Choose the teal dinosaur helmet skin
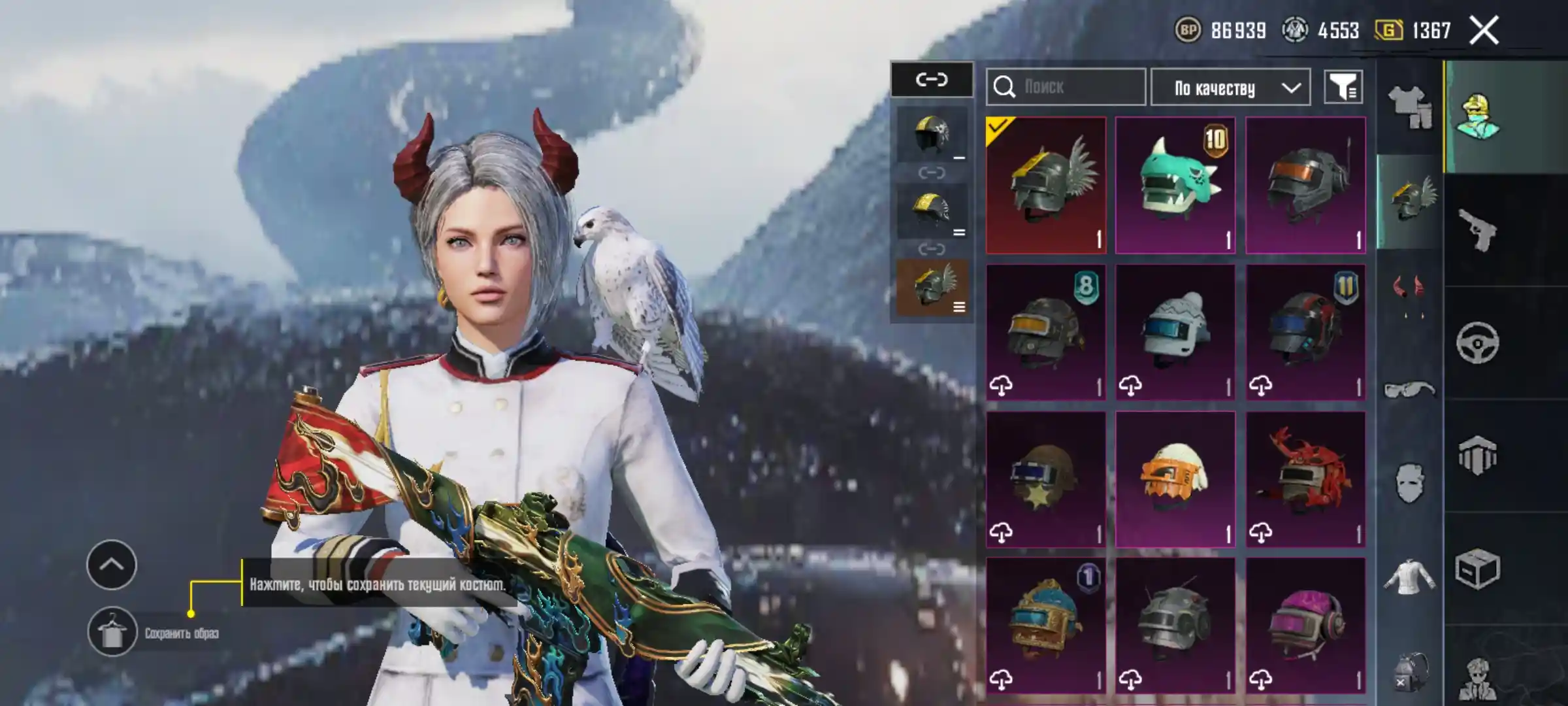The width and height of the screenshot is (1568, 706). pos(1175,185)
